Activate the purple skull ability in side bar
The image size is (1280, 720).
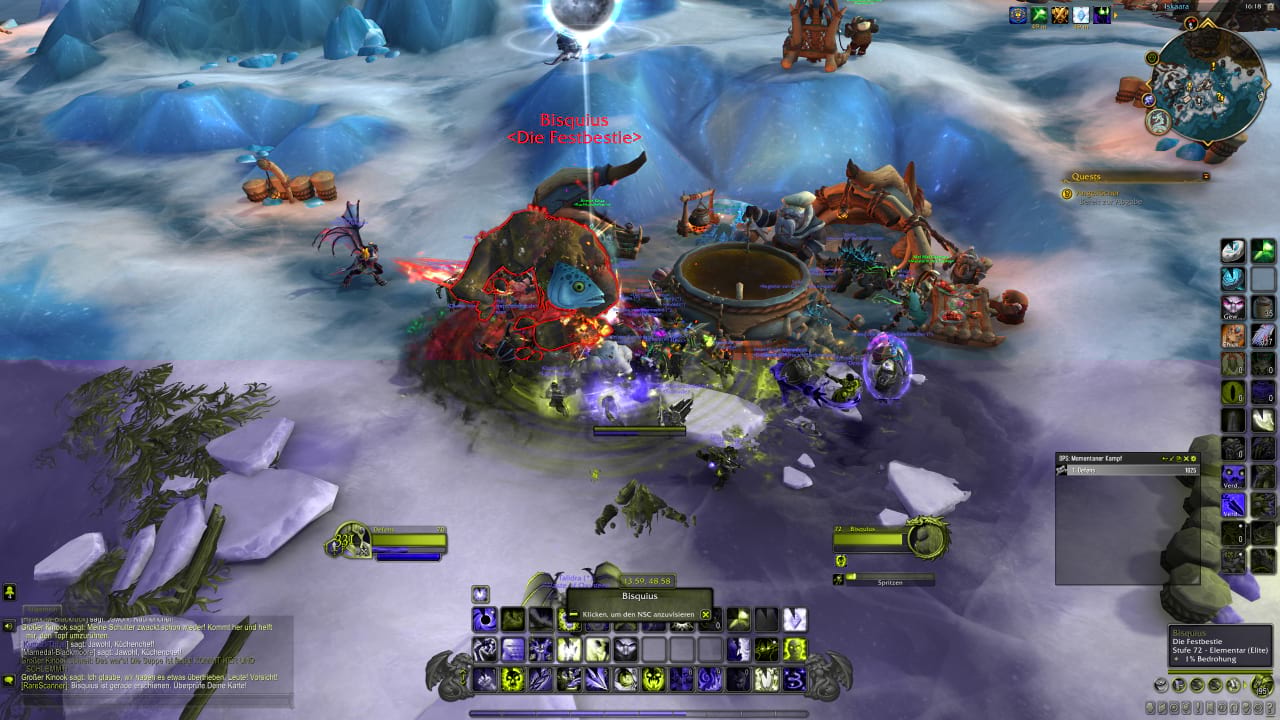(x=1234, y=477)
